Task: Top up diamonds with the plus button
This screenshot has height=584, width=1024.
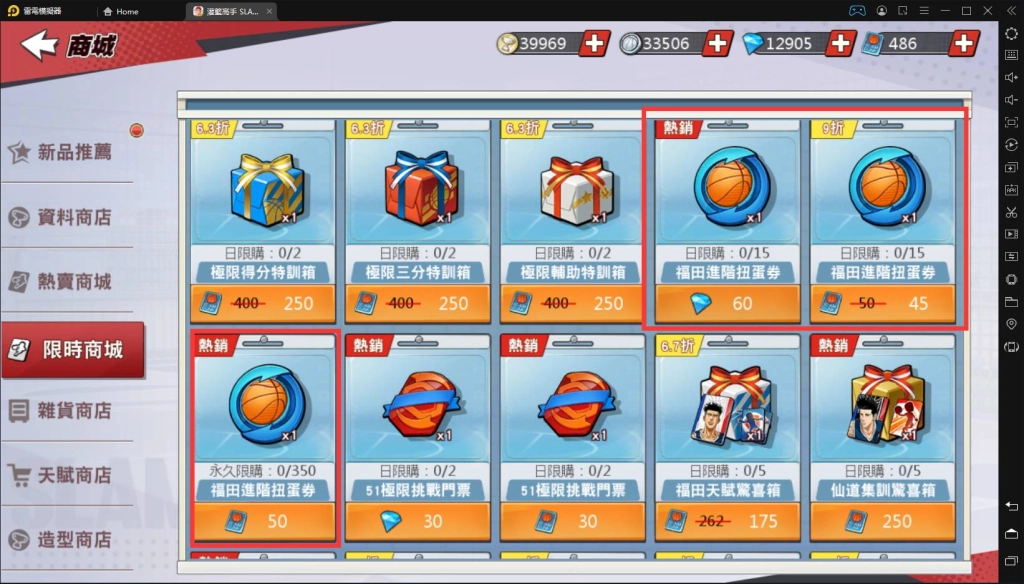Action: 841,43
